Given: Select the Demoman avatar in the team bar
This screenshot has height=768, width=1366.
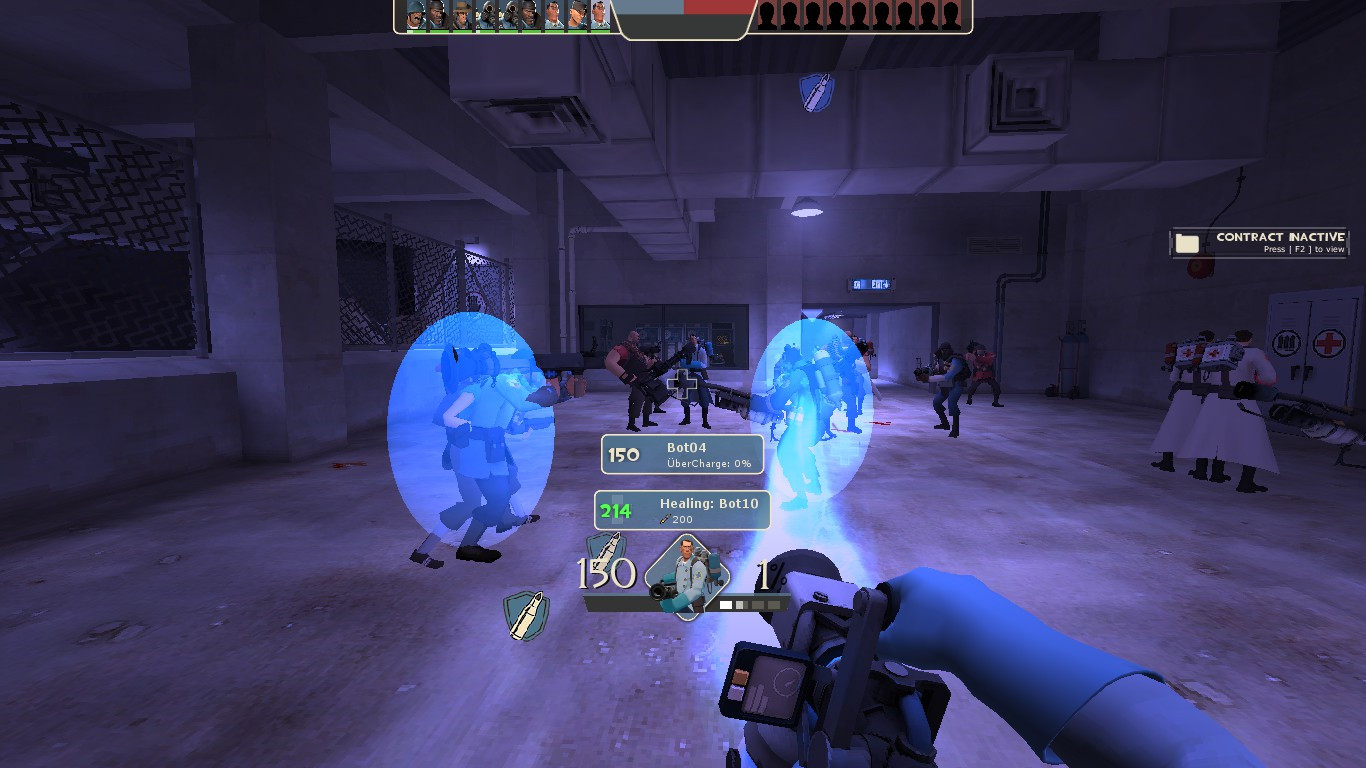Looking at the screenshot, I should click(x=437, y=15).
